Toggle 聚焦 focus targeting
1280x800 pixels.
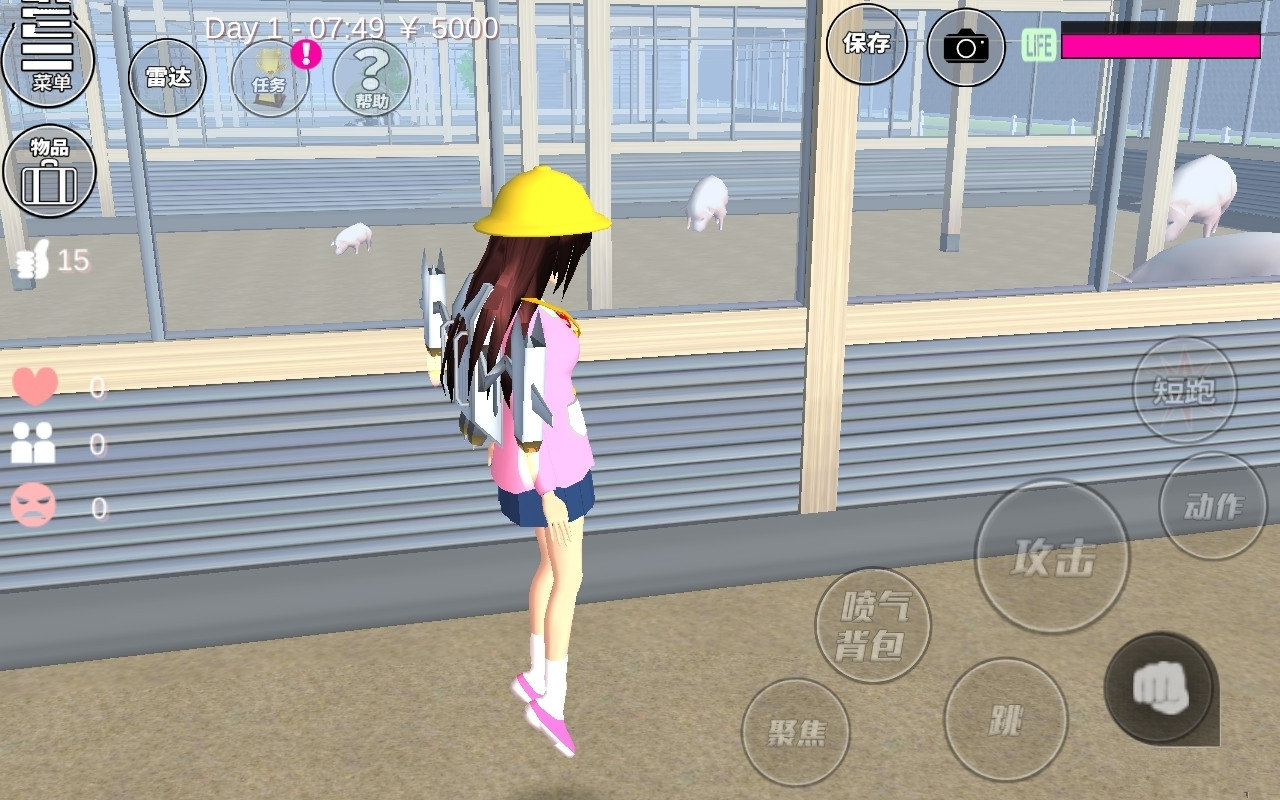(x=797, y=732)
